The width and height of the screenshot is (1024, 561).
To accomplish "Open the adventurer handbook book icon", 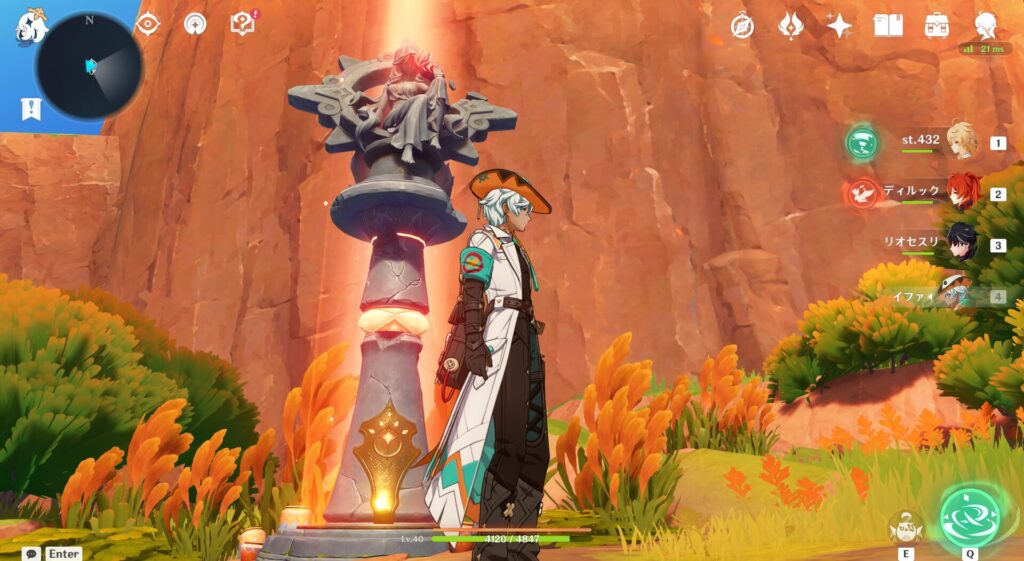I will (888, 26).
